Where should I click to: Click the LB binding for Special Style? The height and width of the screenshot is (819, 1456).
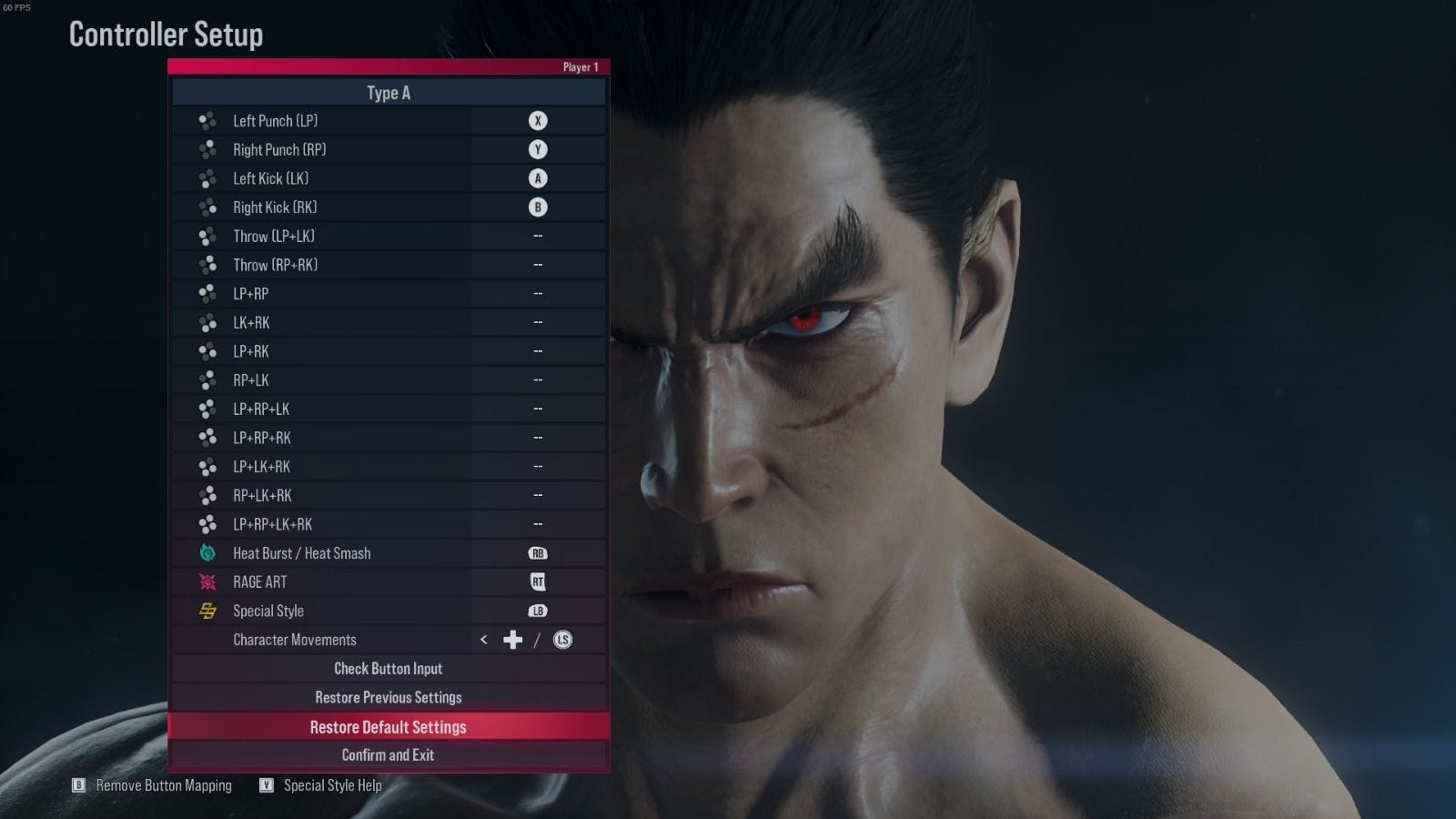[539, 611]
